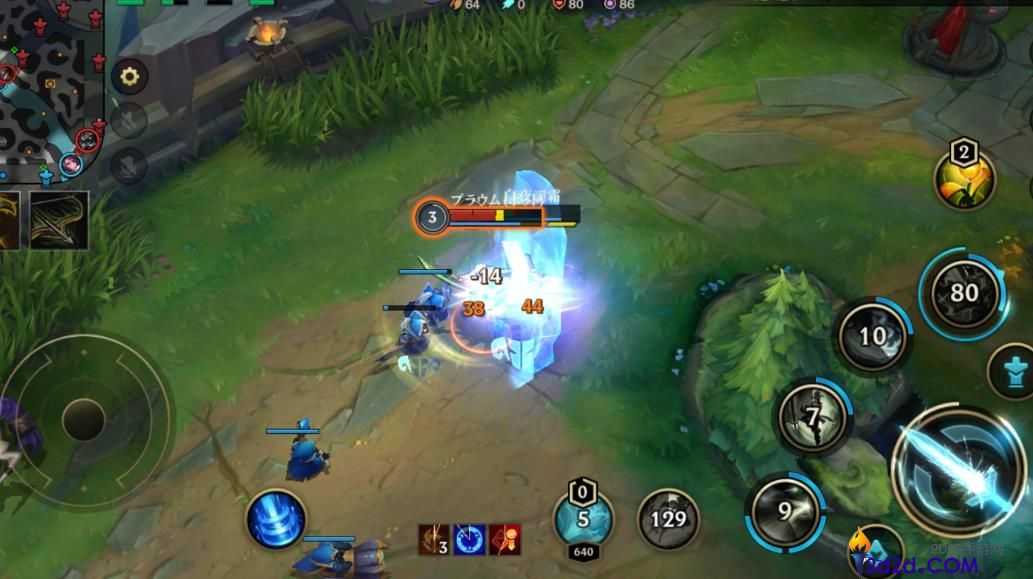Viewport: 1033px width, 579px height.
Task: Tap the ultimate ability showing 80
Action: (x=964, y=294)
